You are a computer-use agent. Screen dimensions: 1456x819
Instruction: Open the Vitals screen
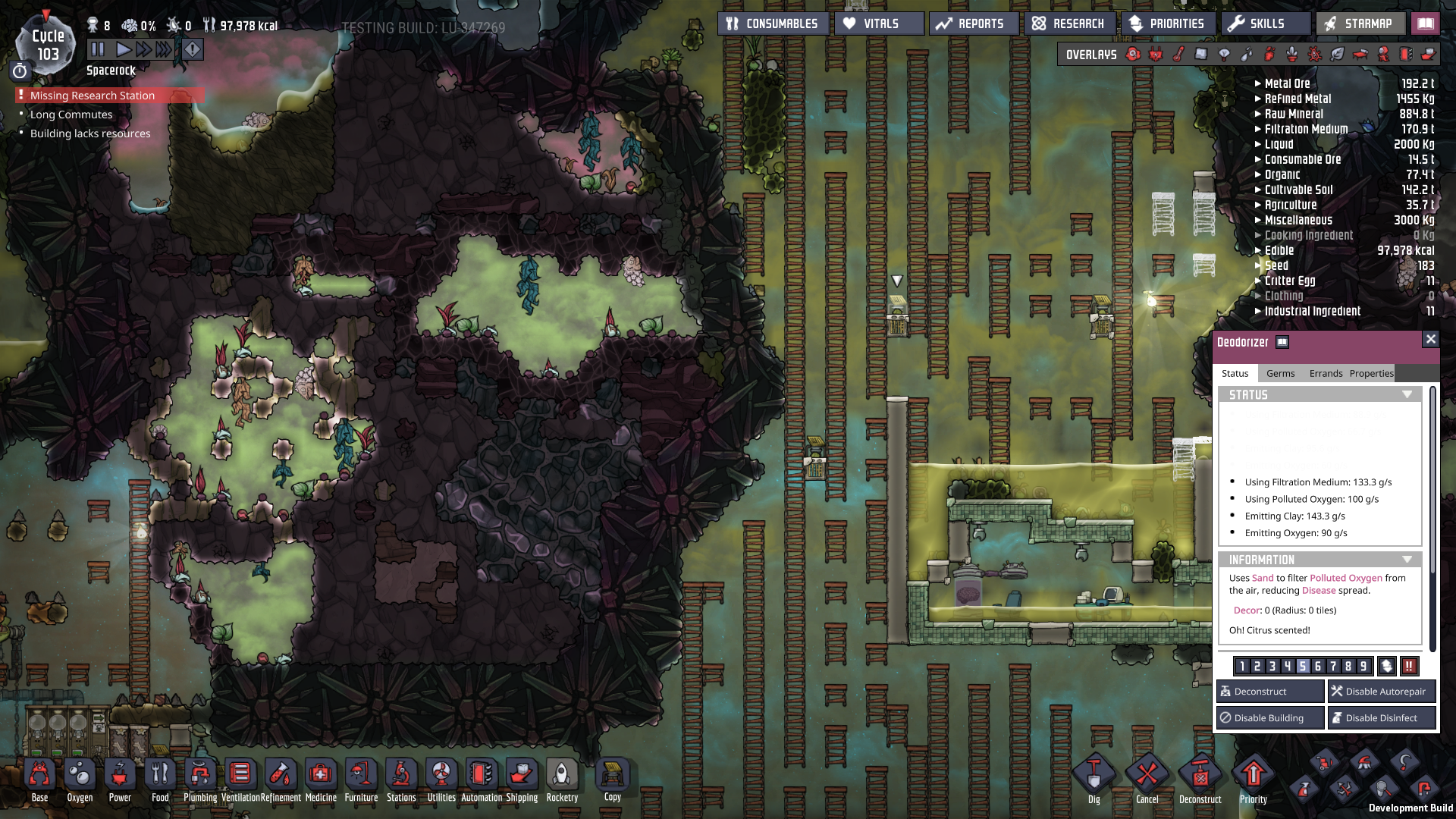point(880,24)
